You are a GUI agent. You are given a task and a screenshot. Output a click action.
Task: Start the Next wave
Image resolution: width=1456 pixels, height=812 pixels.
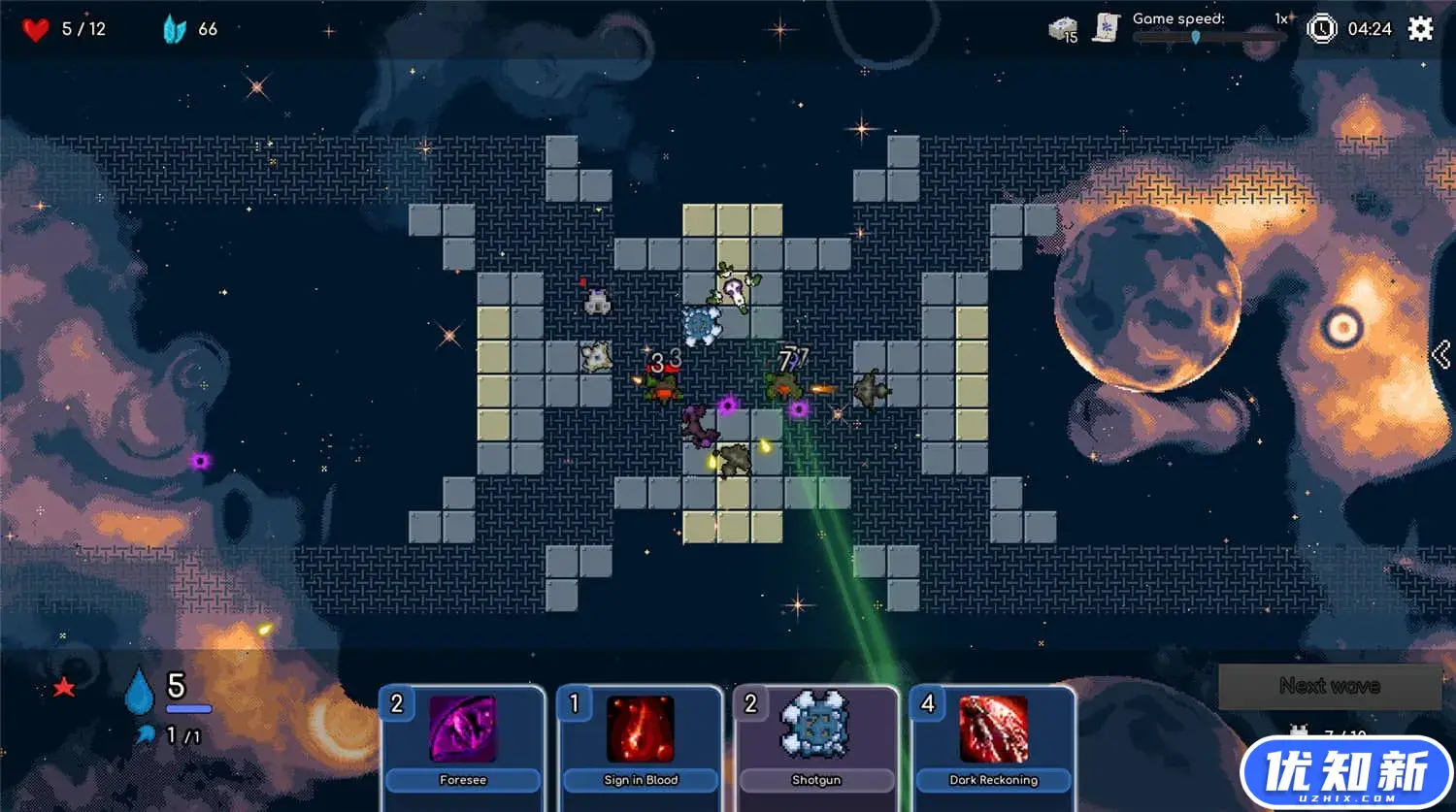coord(1329,686)
